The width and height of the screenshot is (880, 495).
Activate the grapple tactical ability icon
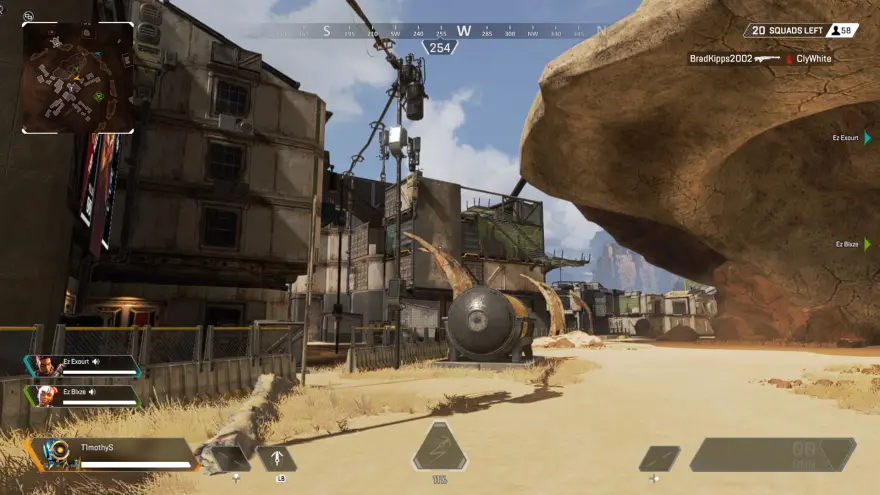click(x=276, y=459)
